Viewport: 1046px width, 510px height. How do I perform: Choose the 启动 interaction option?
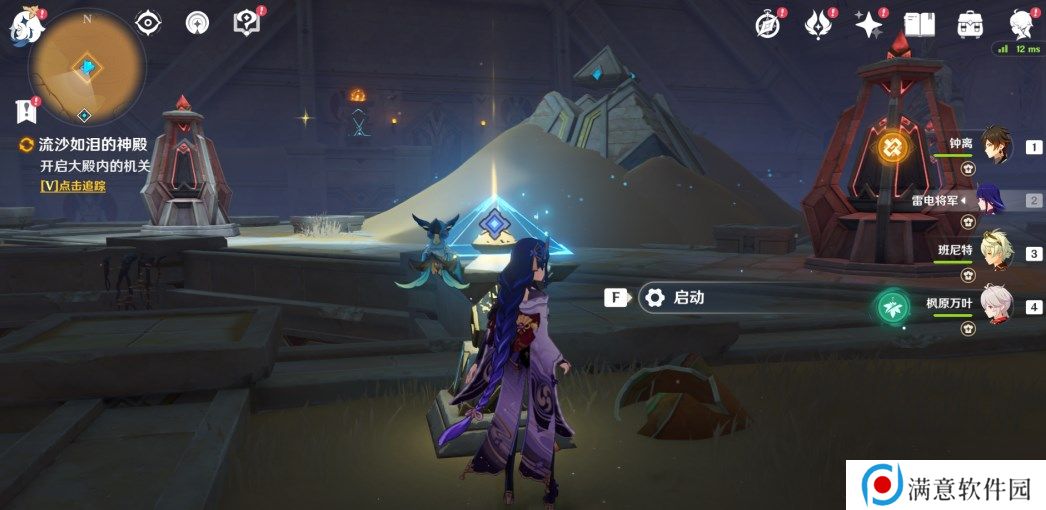coord(688,297)
